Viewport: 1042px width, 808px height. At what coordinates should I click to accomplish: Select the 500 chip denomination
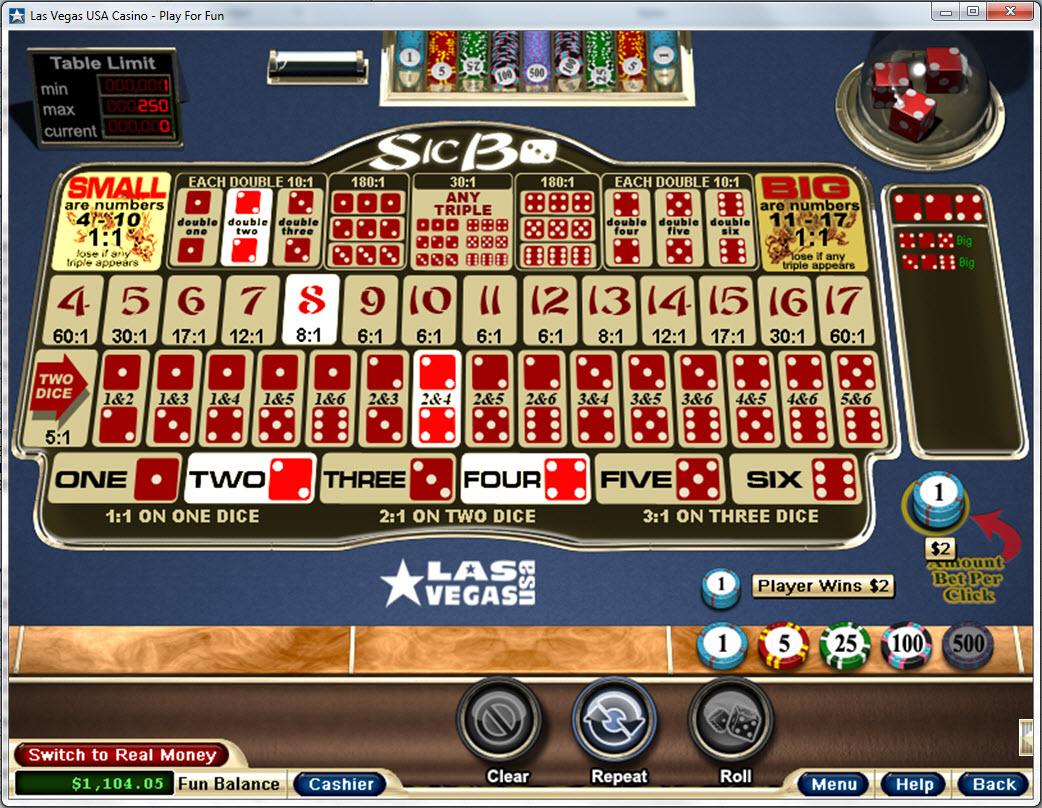click(968, 645)
